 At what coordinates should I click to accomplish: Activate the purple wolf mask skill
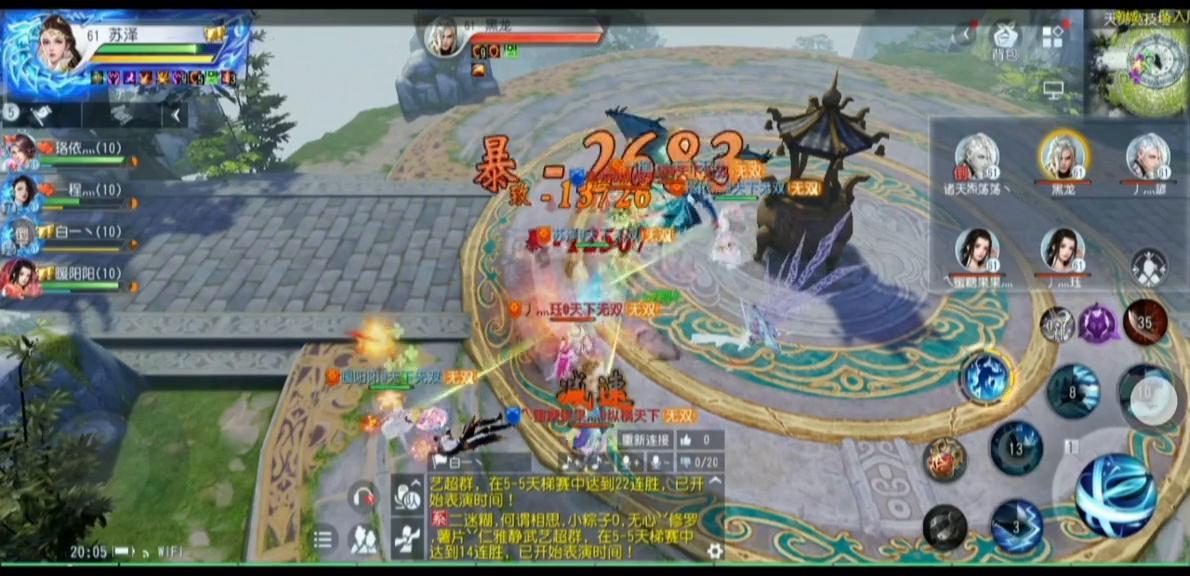tap(1098, 324)
